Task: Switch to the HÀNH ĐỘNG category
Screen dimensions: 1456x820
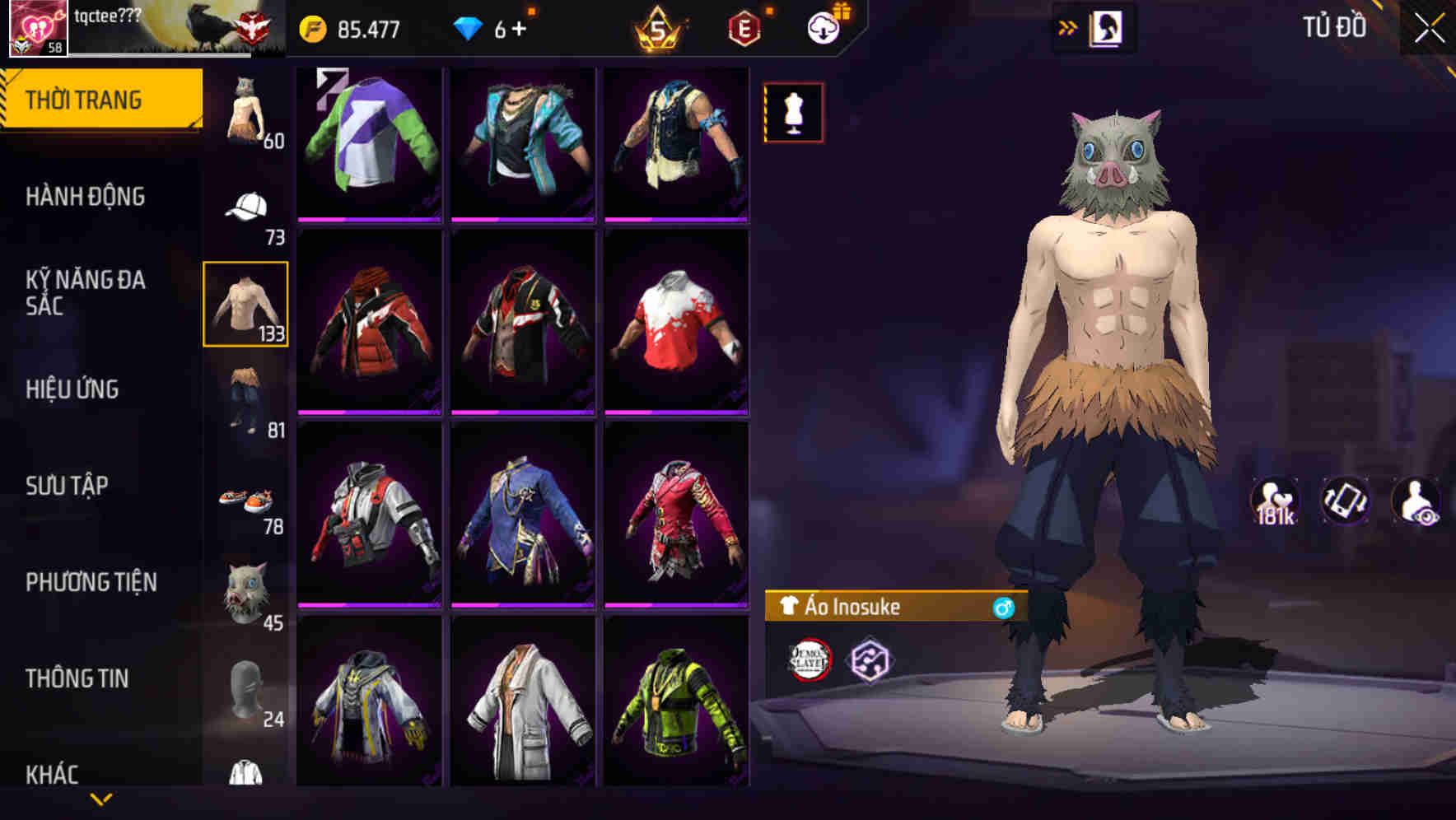Action: coord(86,197)
